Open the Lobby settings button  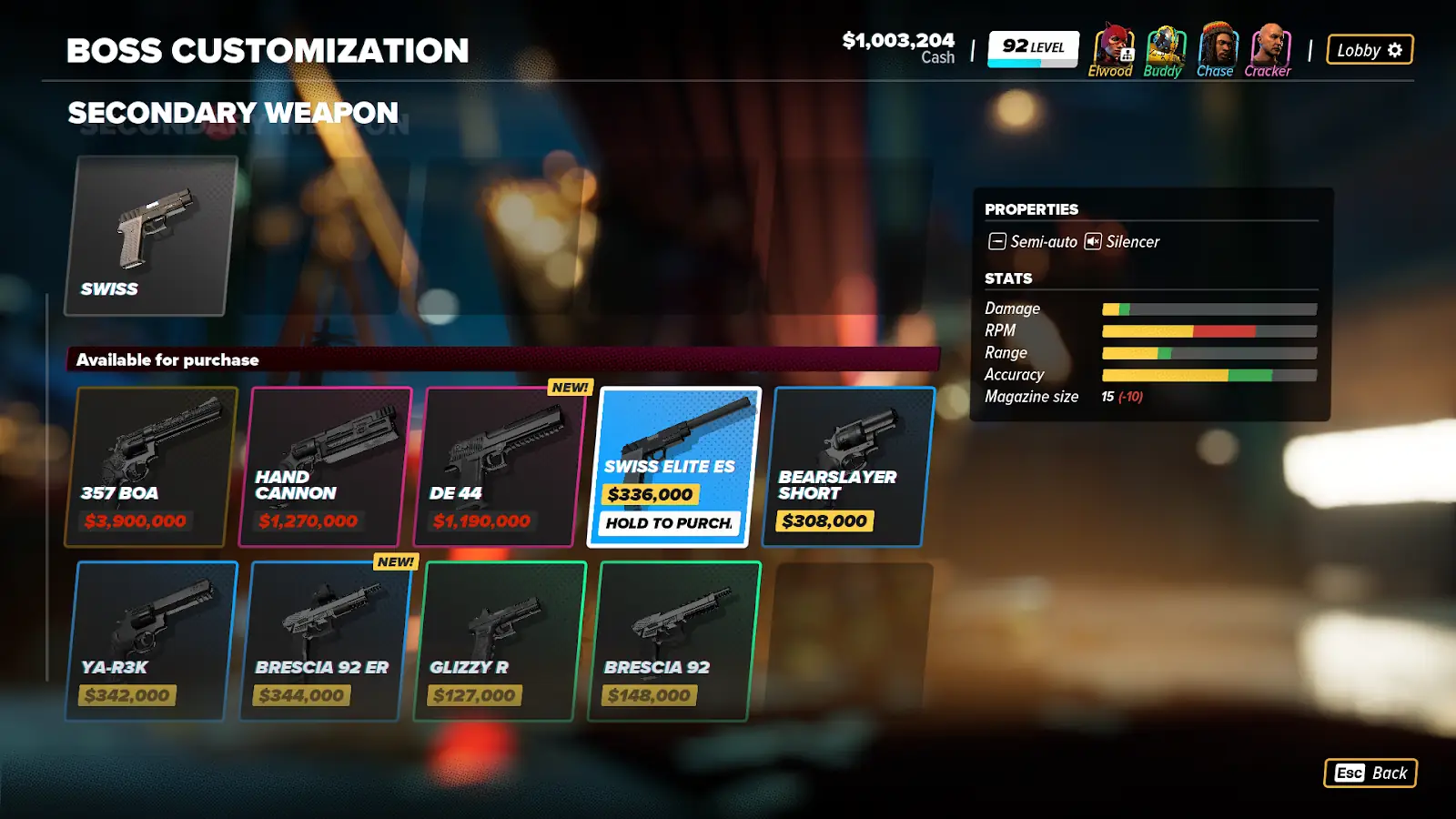pyautogui.click(x=1370, y=50)
